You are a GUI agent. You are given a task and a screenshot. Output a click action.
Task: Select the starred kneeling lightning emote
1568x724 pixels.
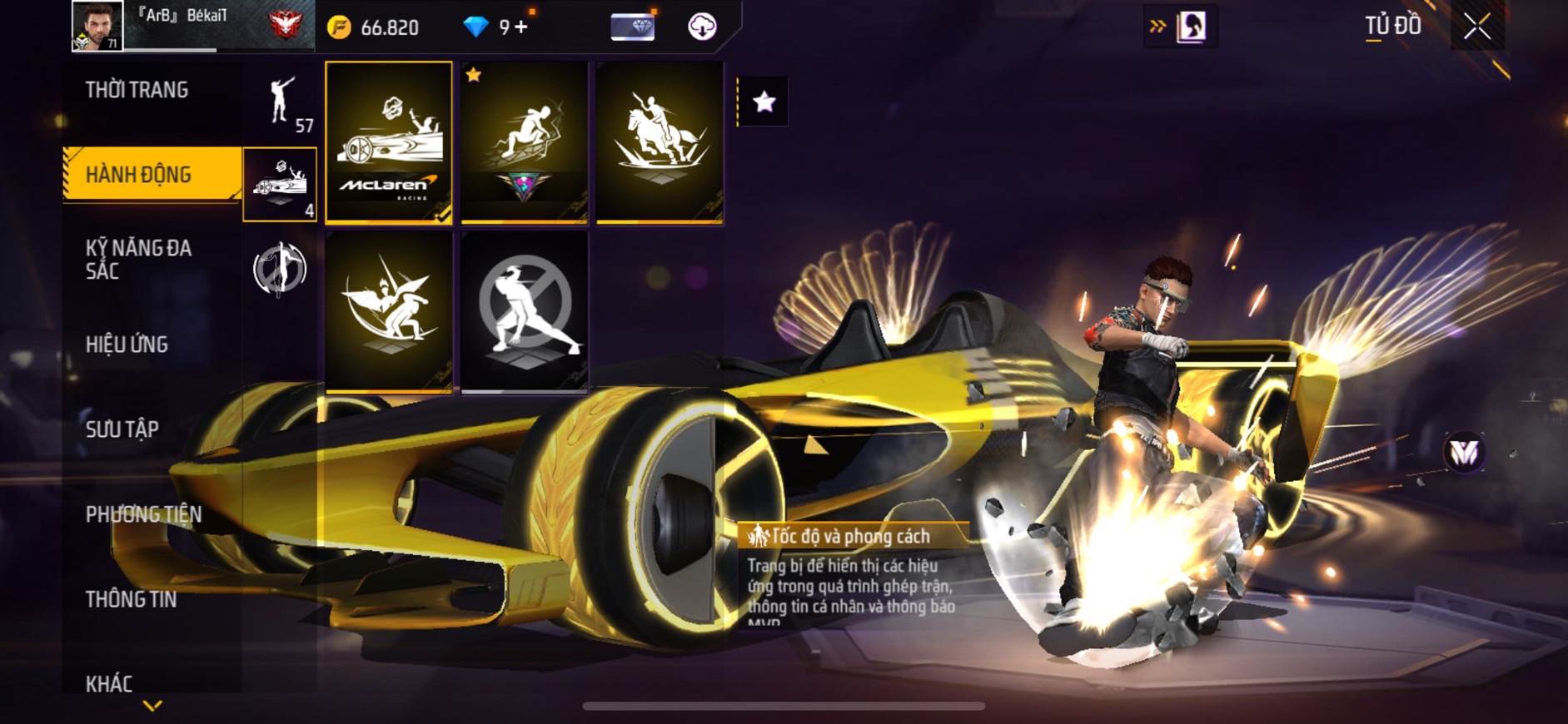pyautogui.click(x=525, y=141)
